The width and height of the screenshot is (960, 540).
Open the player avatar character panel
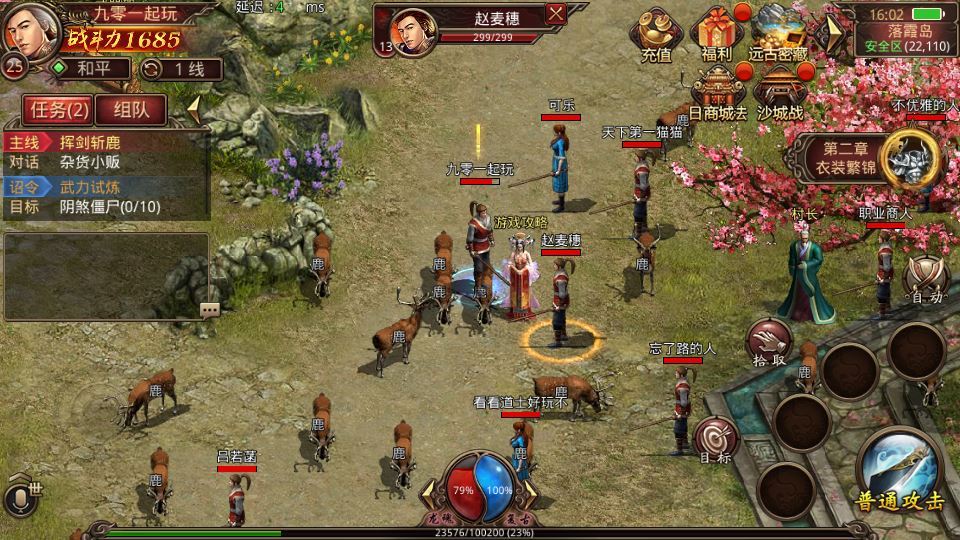[x=28, y=32]
